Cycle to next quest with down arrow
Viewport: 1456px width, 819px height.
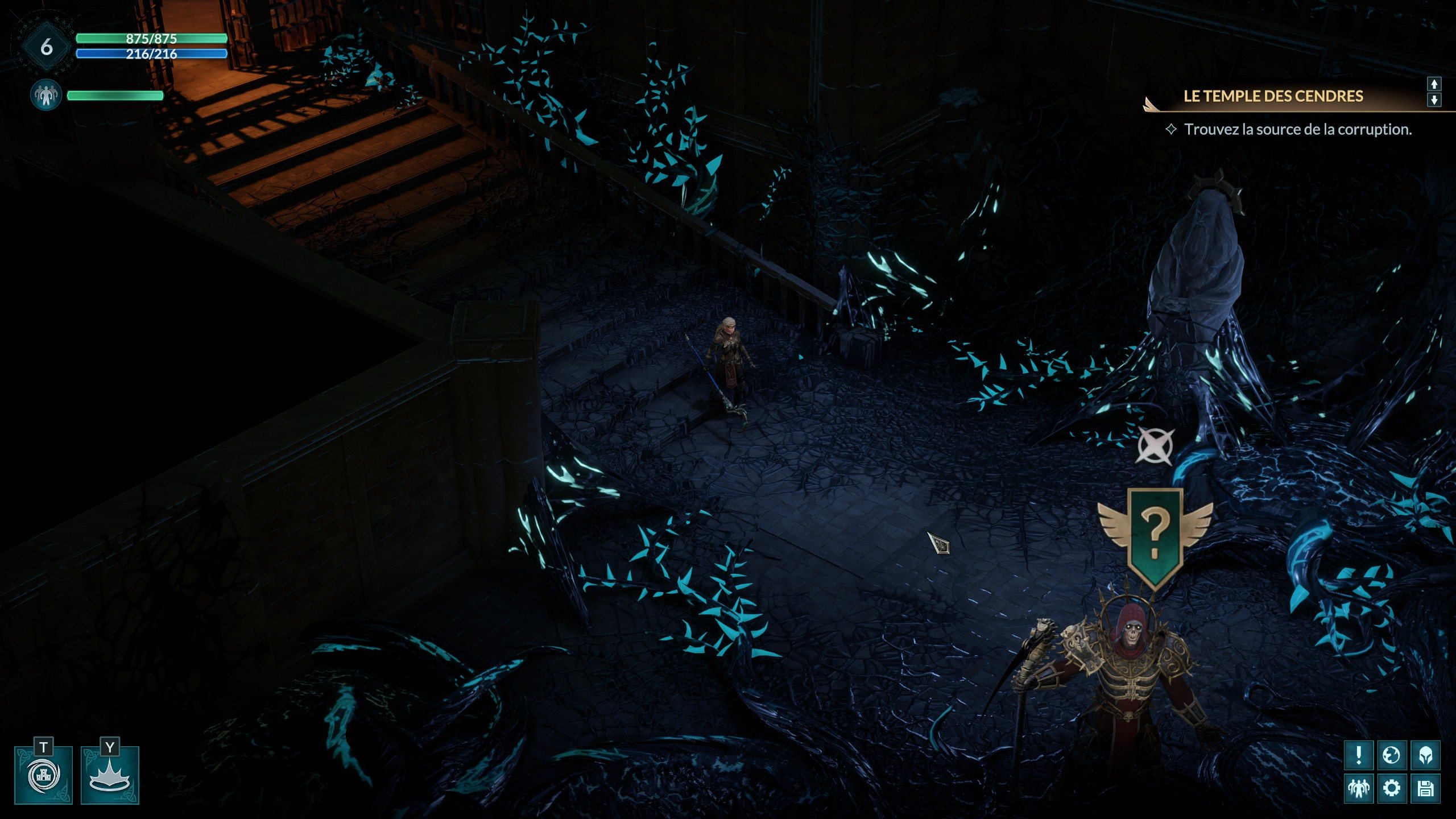[1434, 100]
